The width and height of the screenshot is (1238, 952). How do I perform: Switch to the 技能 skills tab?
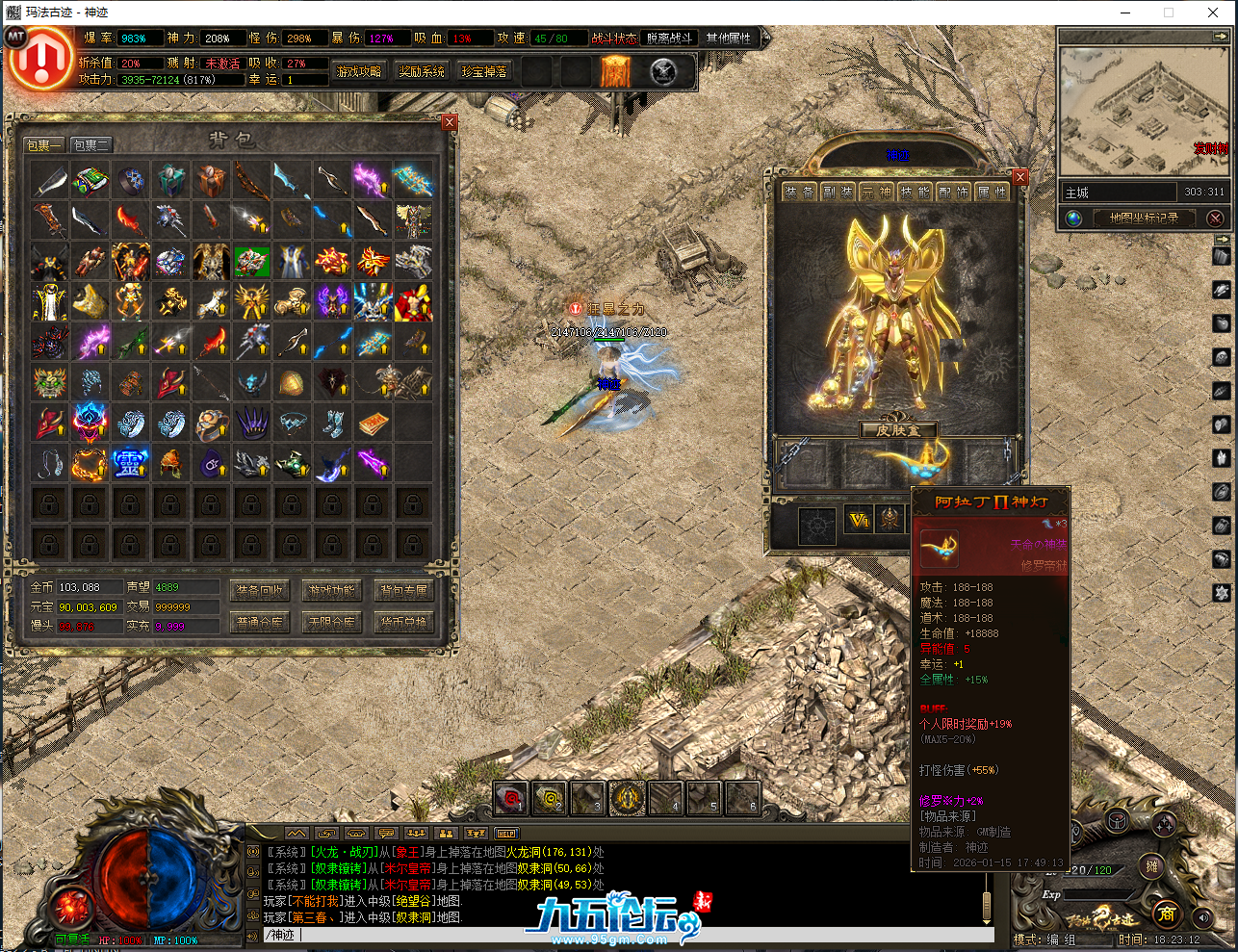(x=915, y=193)
